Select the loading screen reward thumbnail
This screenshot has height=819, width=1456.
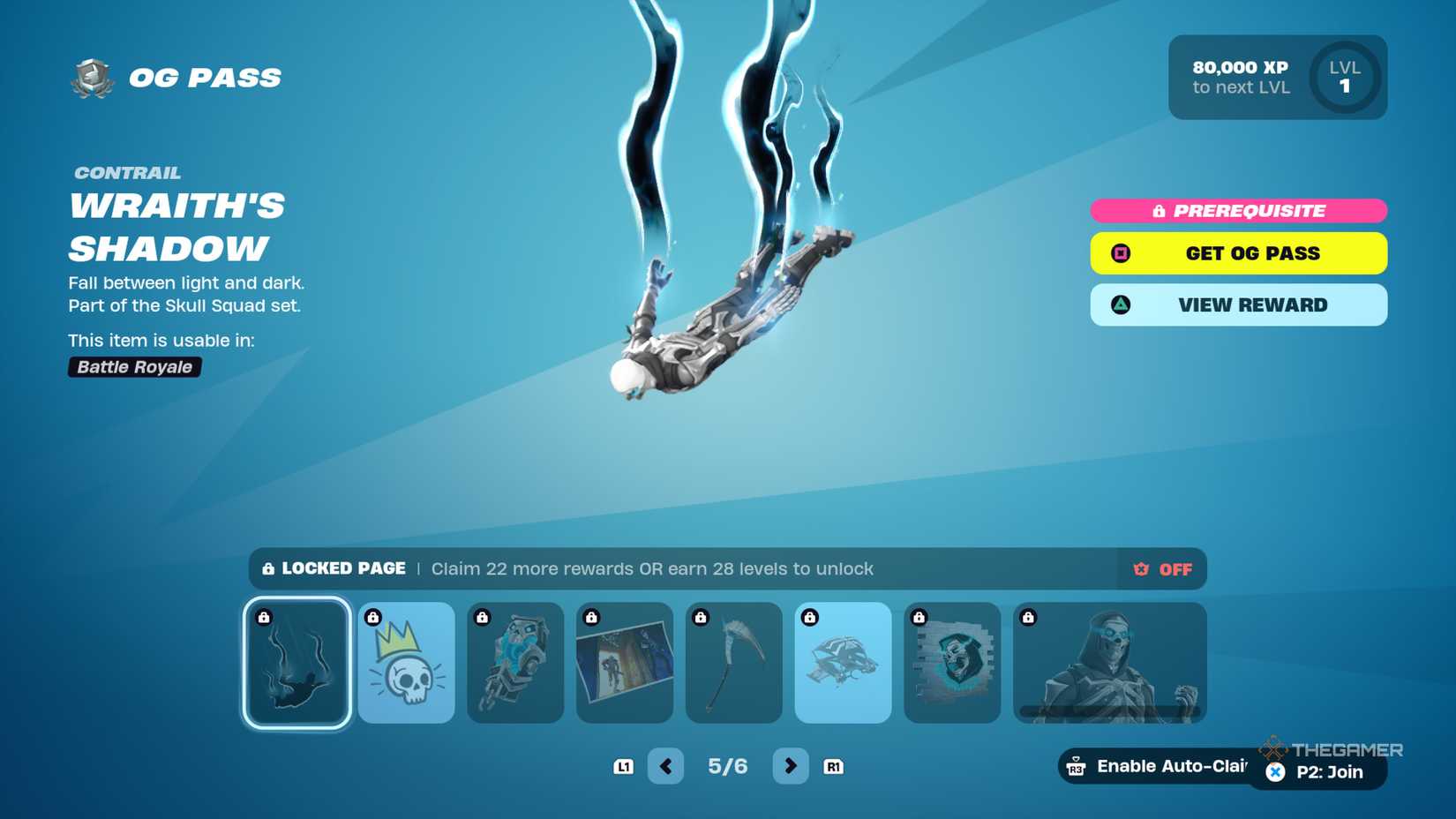point(625,663)
